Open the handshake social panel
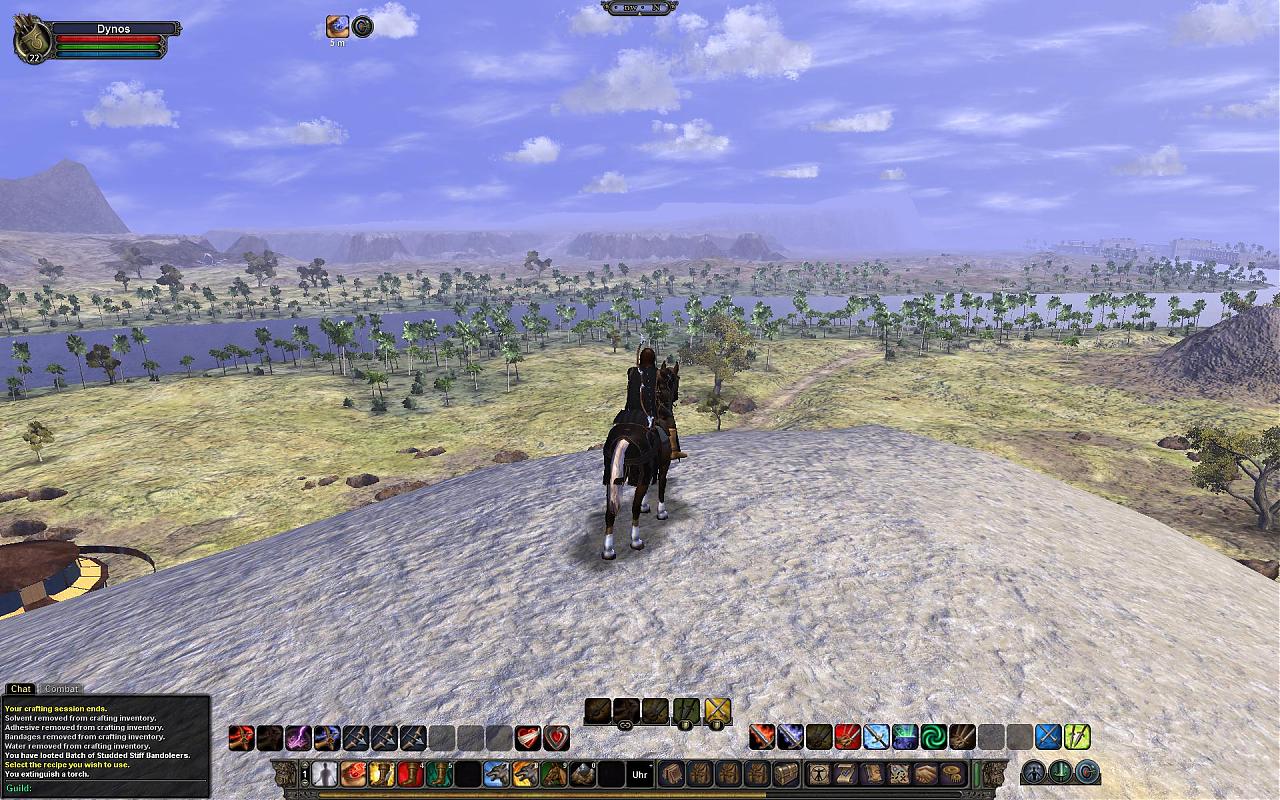The height and width of the screenshot is (800, 1280). click(924, 774)
